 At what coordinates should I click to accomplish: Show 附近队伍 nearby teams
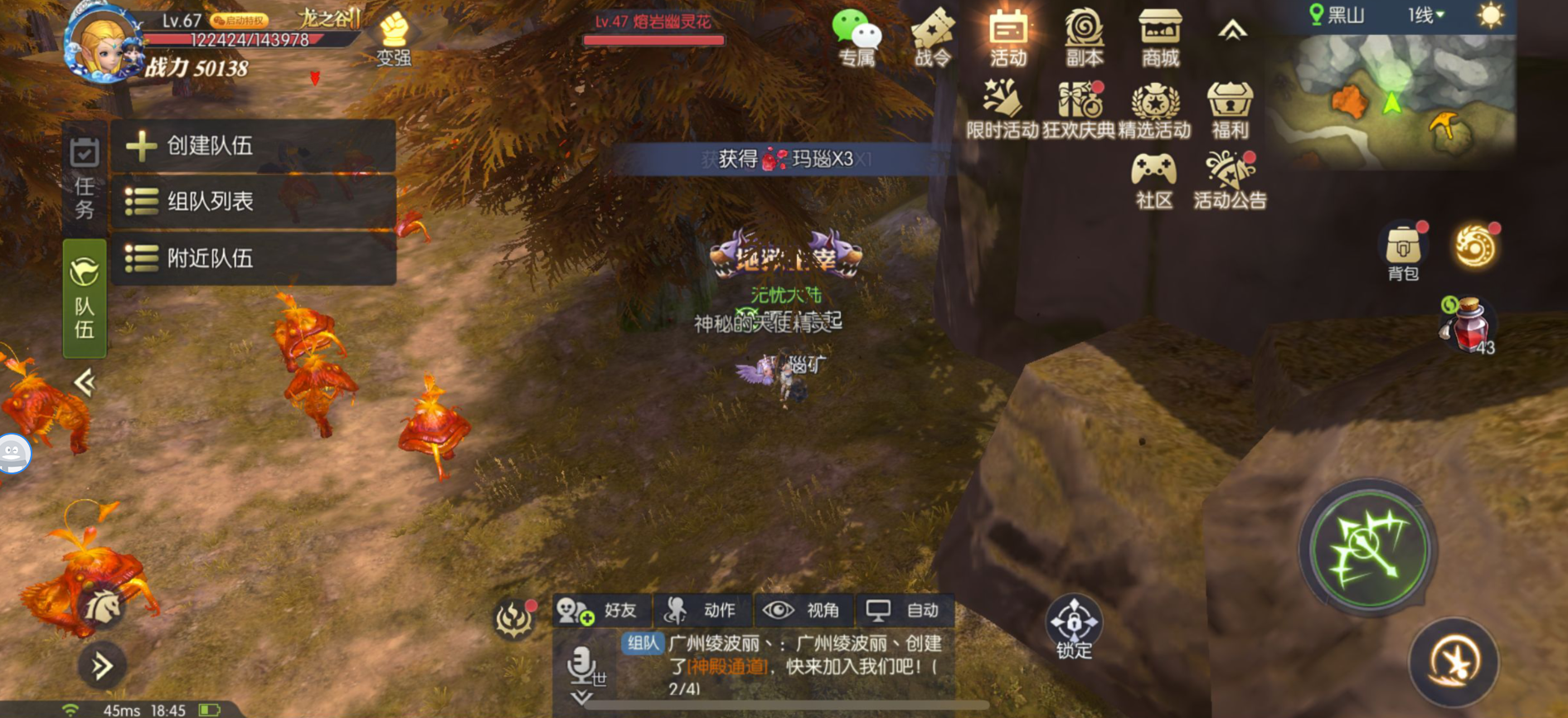click(x=253, y=259)
